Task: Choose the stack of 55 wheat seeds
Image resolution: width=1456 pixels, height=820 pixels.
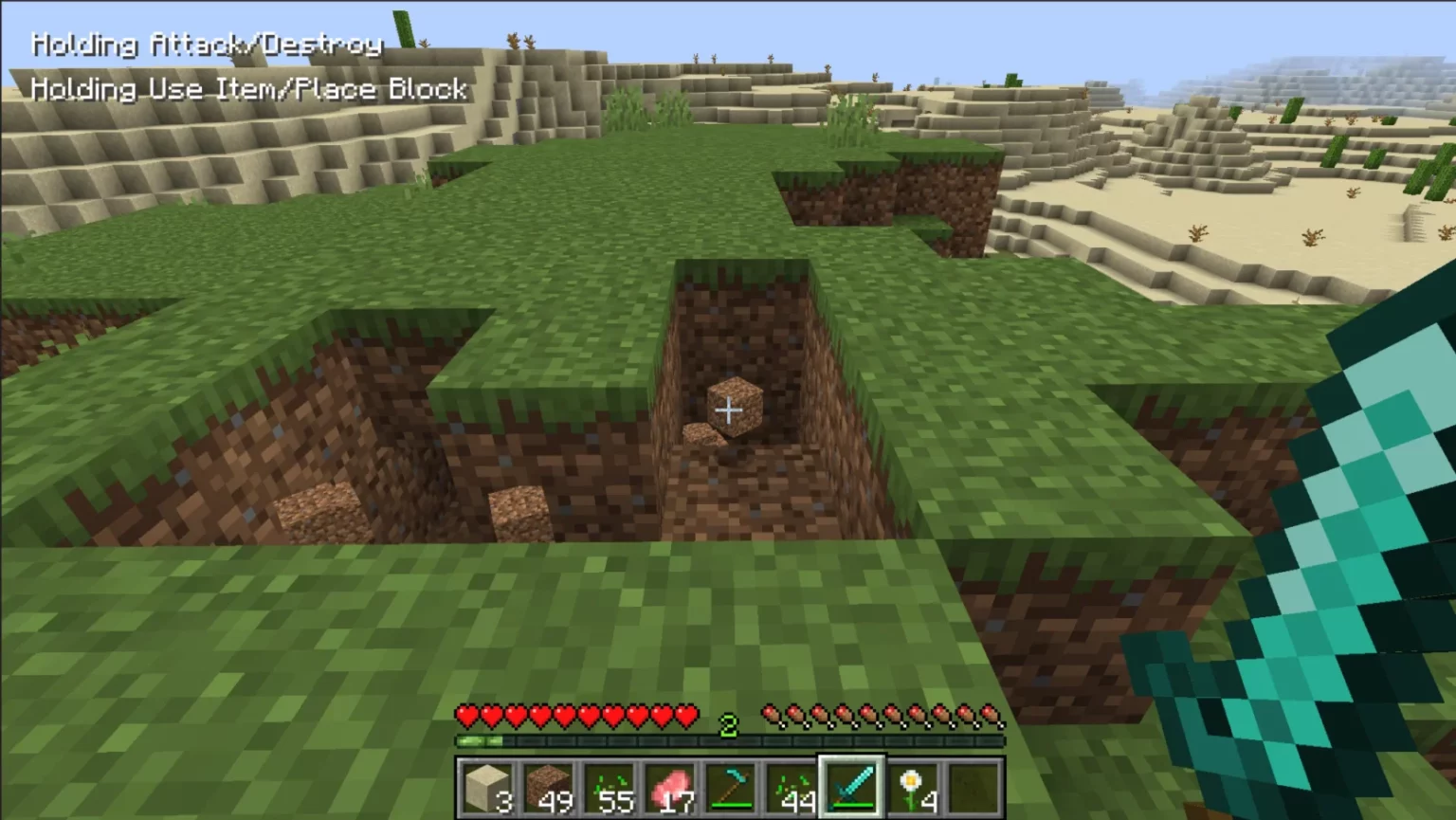Action: point(608,788)
